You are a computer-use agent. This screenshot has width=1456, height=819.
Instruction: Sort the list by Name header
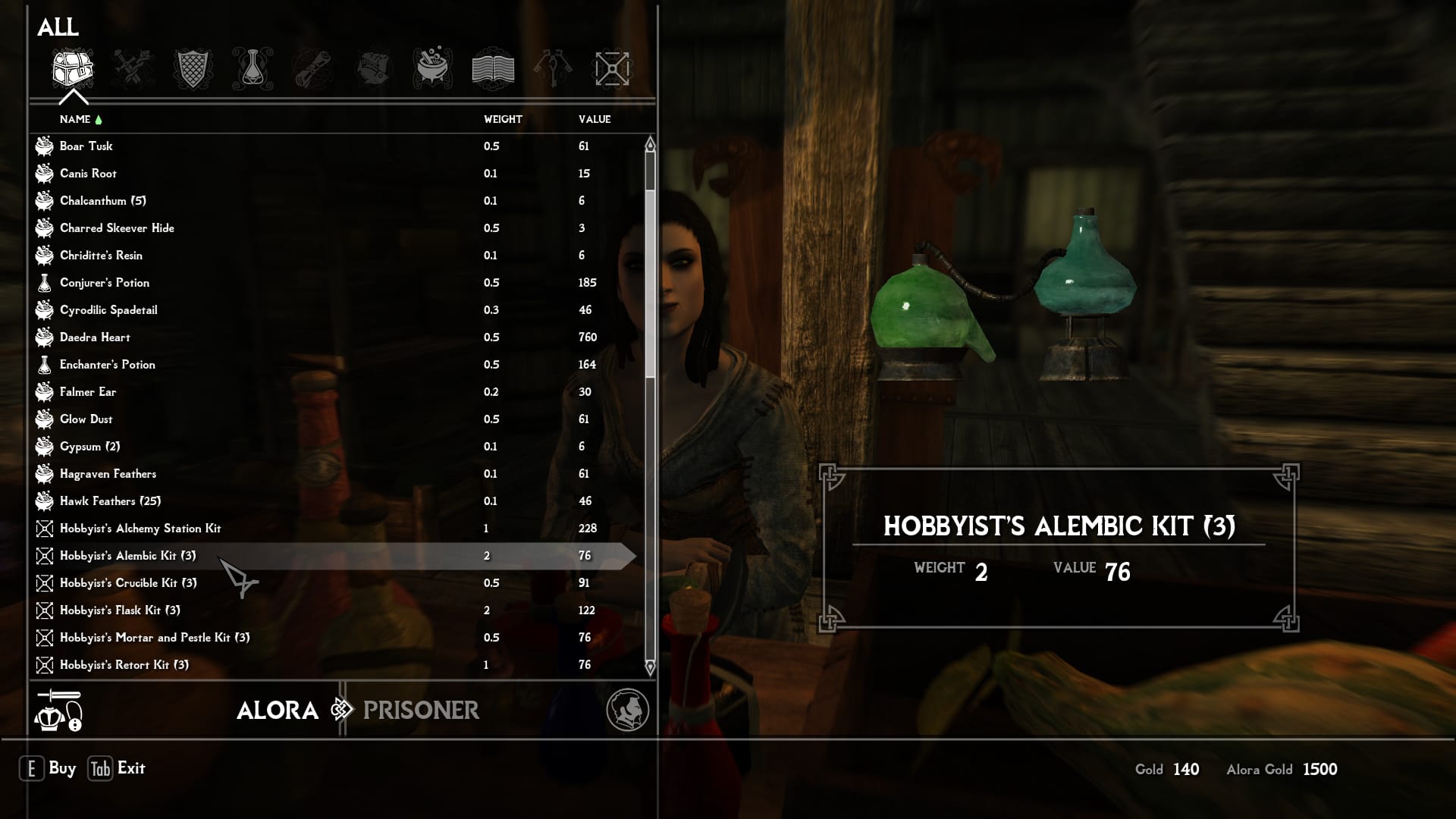[75, 119]
